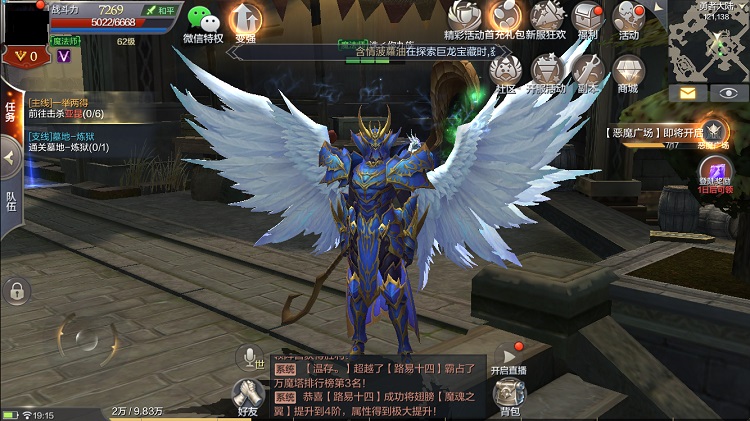Open the 福利 treasure chest icon
This screenshot has height=421, width=750.
tap(588, 18)
